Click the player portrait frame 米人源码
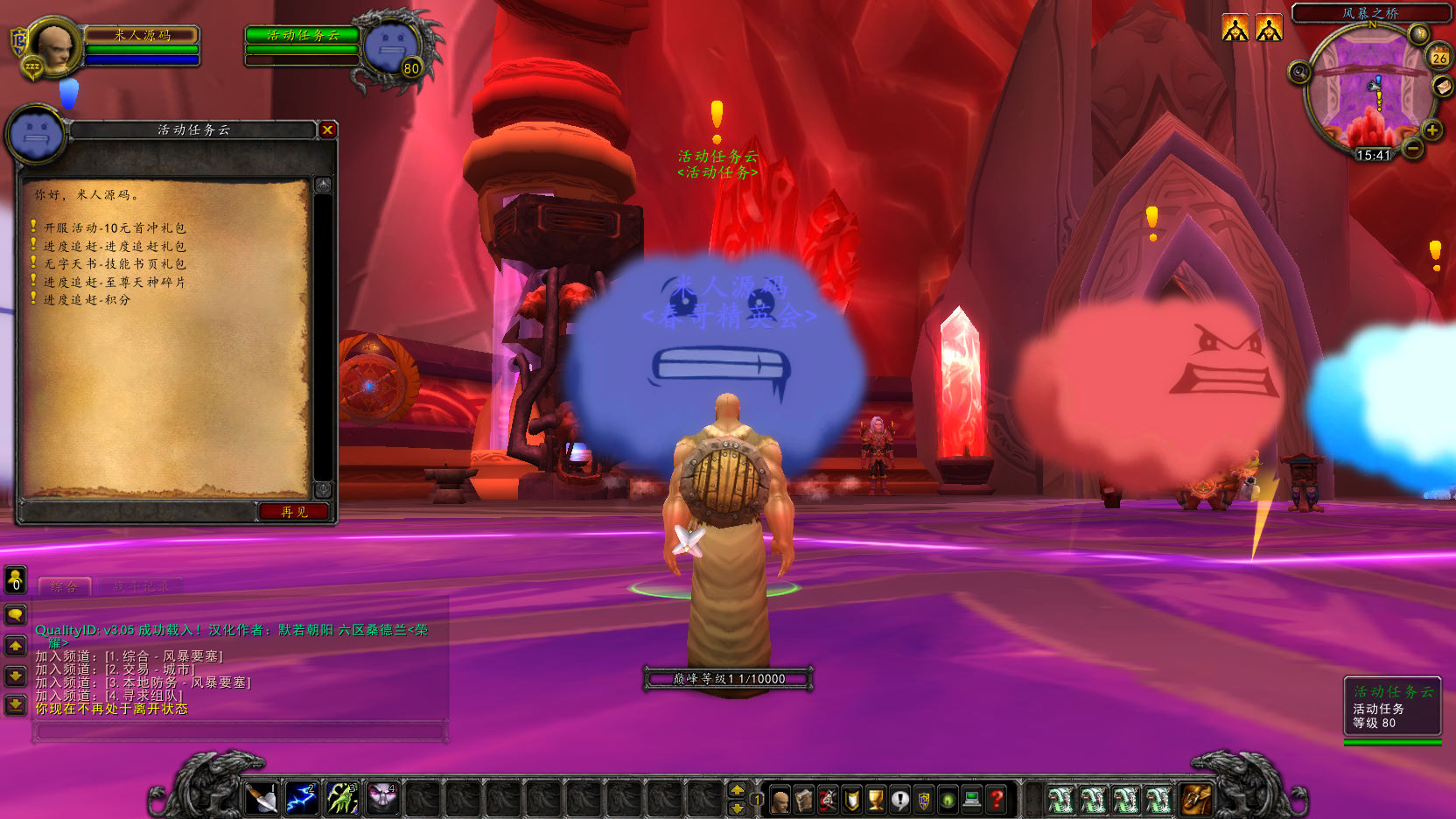Viewport: 1456px width, 819px height. (x=54, y=47)
